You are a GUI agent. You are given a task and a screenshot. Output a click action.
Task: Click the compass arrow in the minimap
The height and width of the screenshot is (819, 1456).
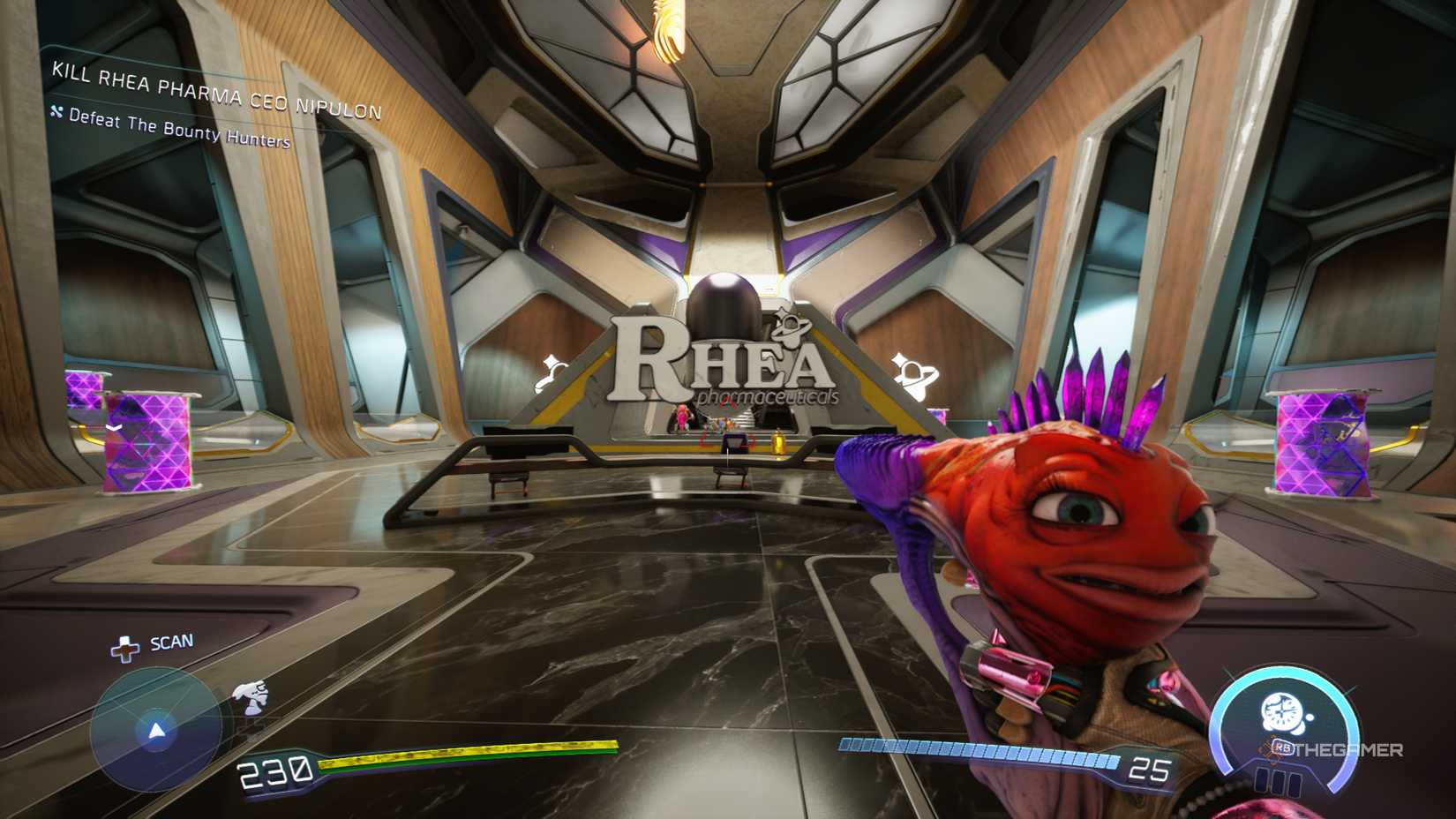(x=157, y=731)
